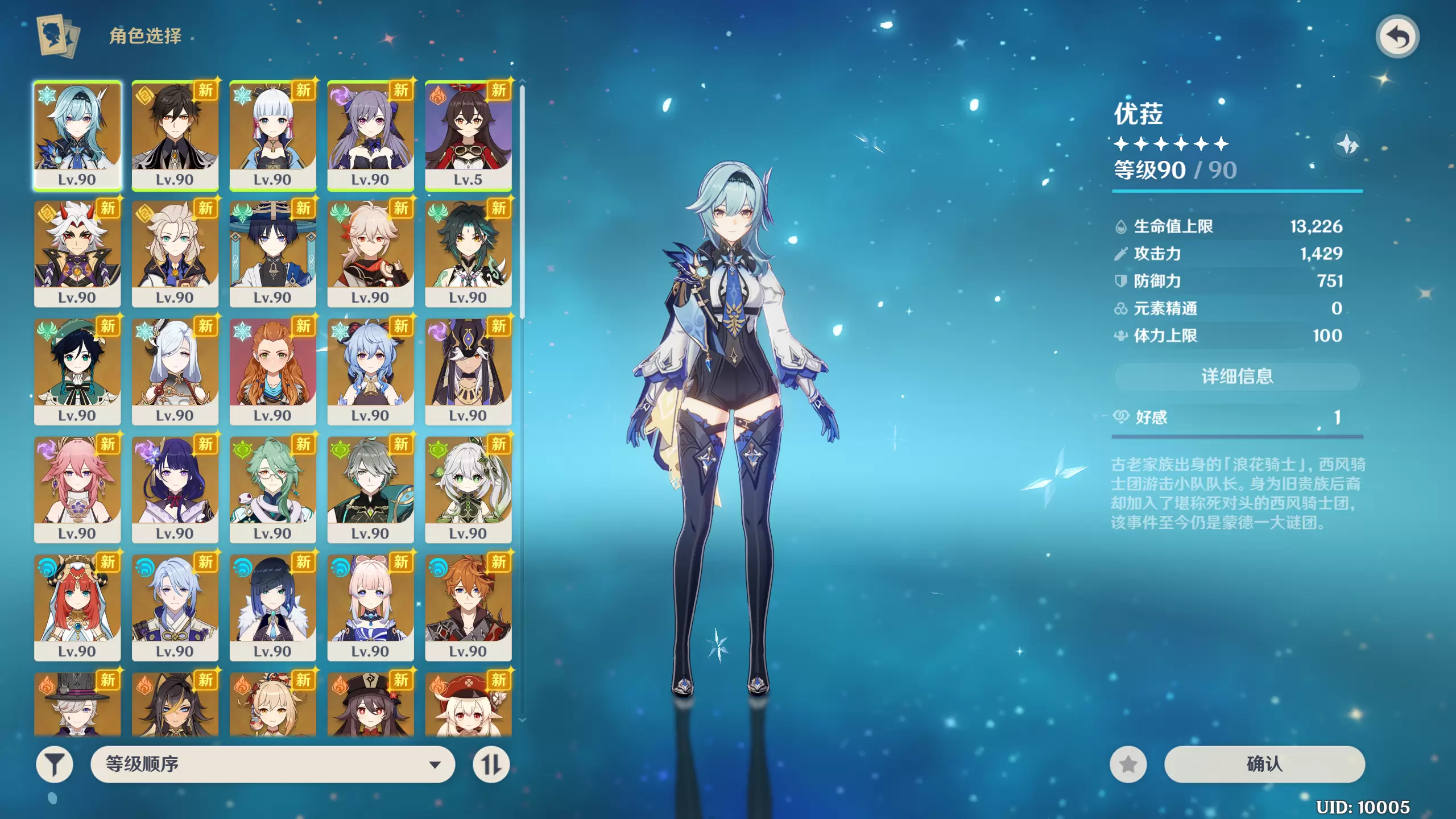1456x819 pixels.
Task: Choose Arataki Itto's horned portrait
Action: pyautogui.click(x=77, y=253)
